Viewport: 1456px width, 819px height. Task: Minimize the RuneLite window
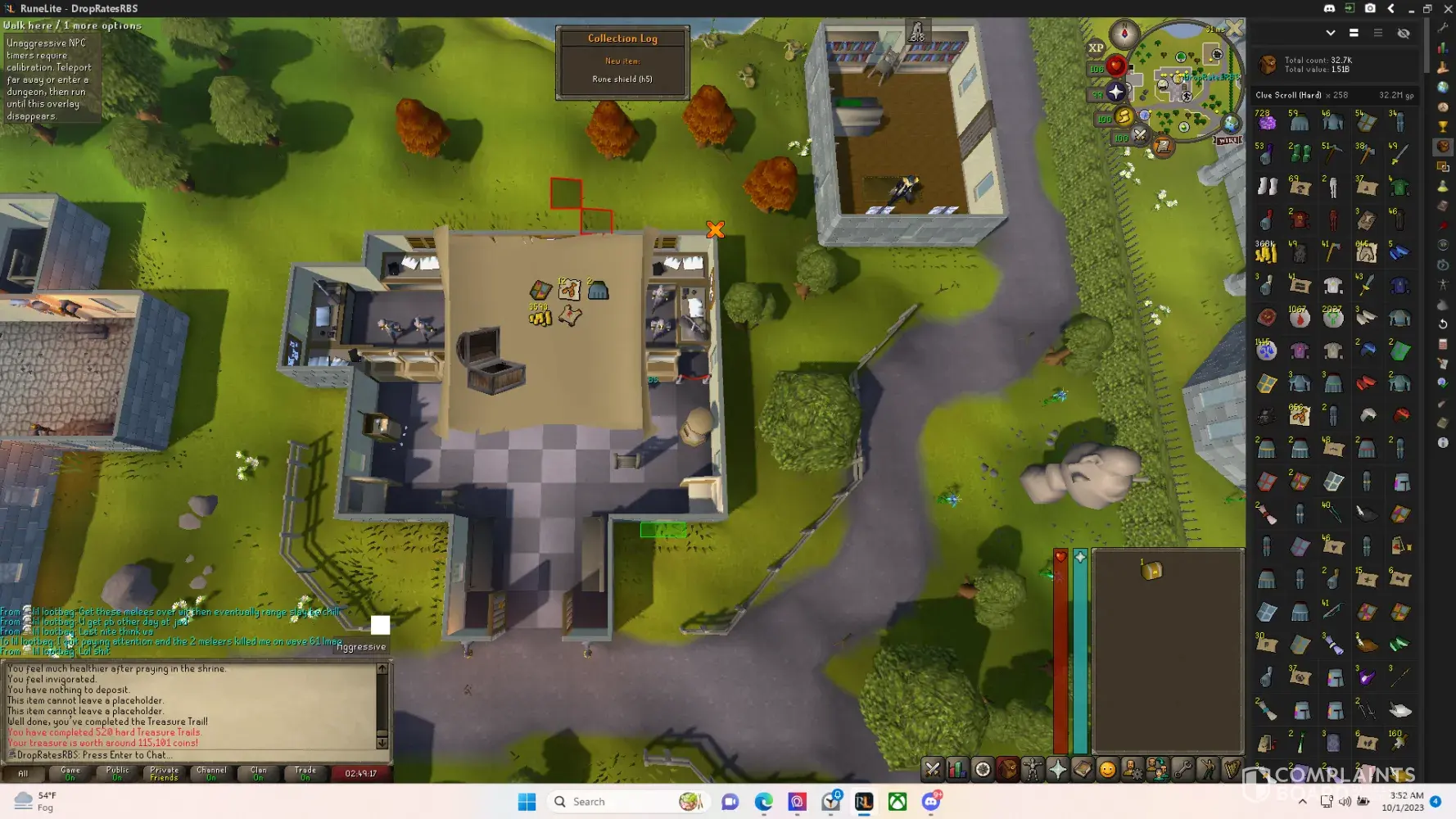[x=1410, y=8]
